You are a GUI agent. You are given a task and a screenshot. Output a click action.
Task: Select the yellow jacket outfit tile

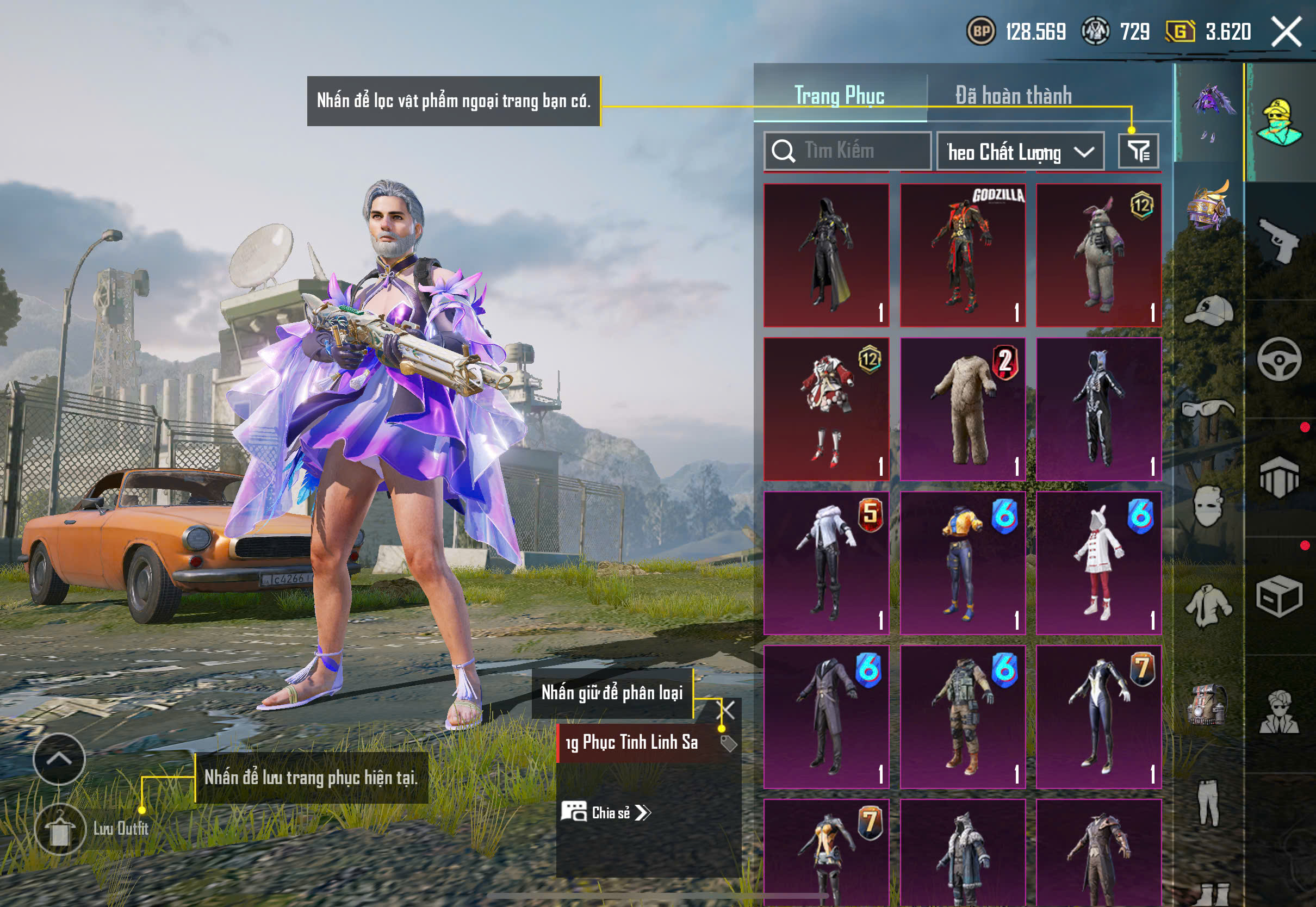pyautogui.click(x=963, y=563)
